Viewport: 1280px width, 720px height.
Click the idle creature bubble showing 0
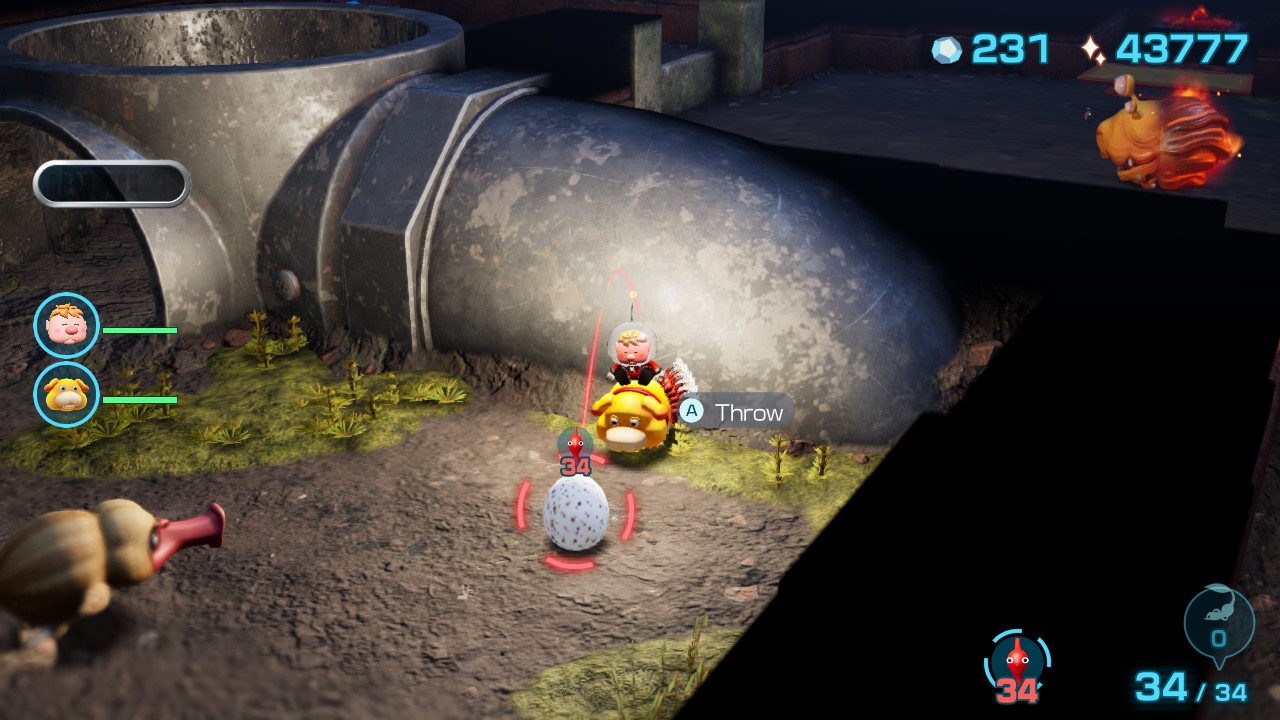coord(1218,624)
